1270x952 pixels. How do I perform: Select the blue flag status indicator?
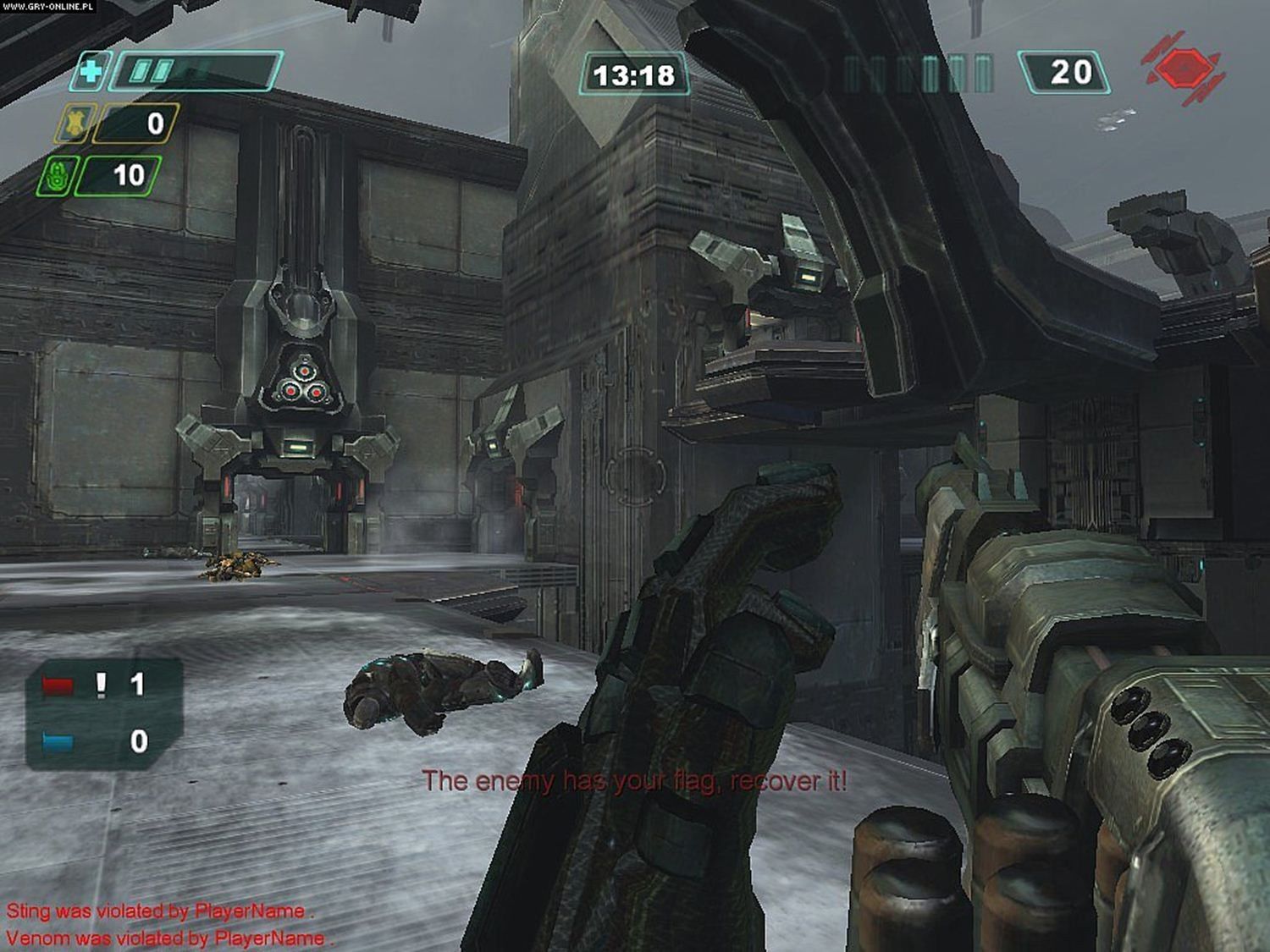(x=58, y=742)
